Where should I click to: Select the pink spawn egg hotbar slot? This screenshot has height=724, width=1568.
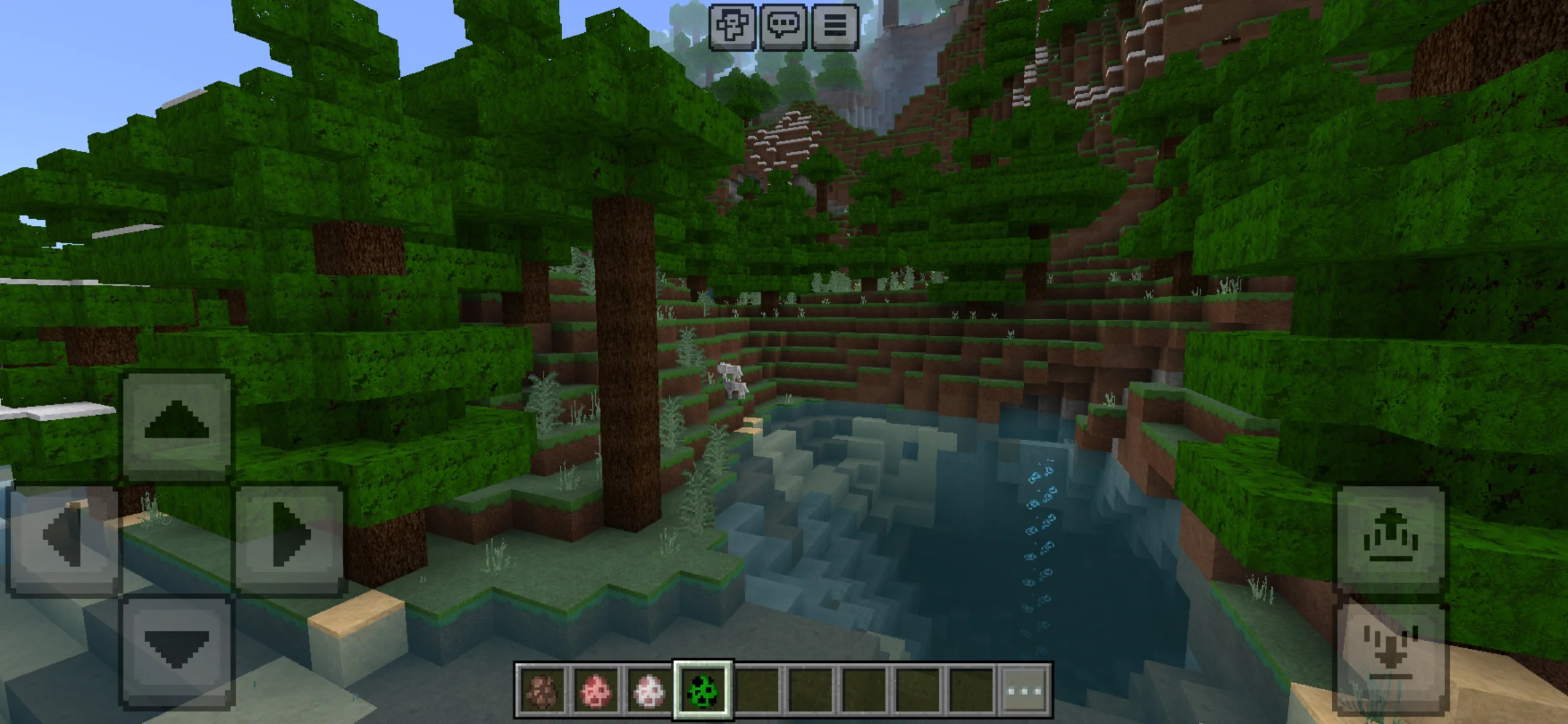point(595,690)
